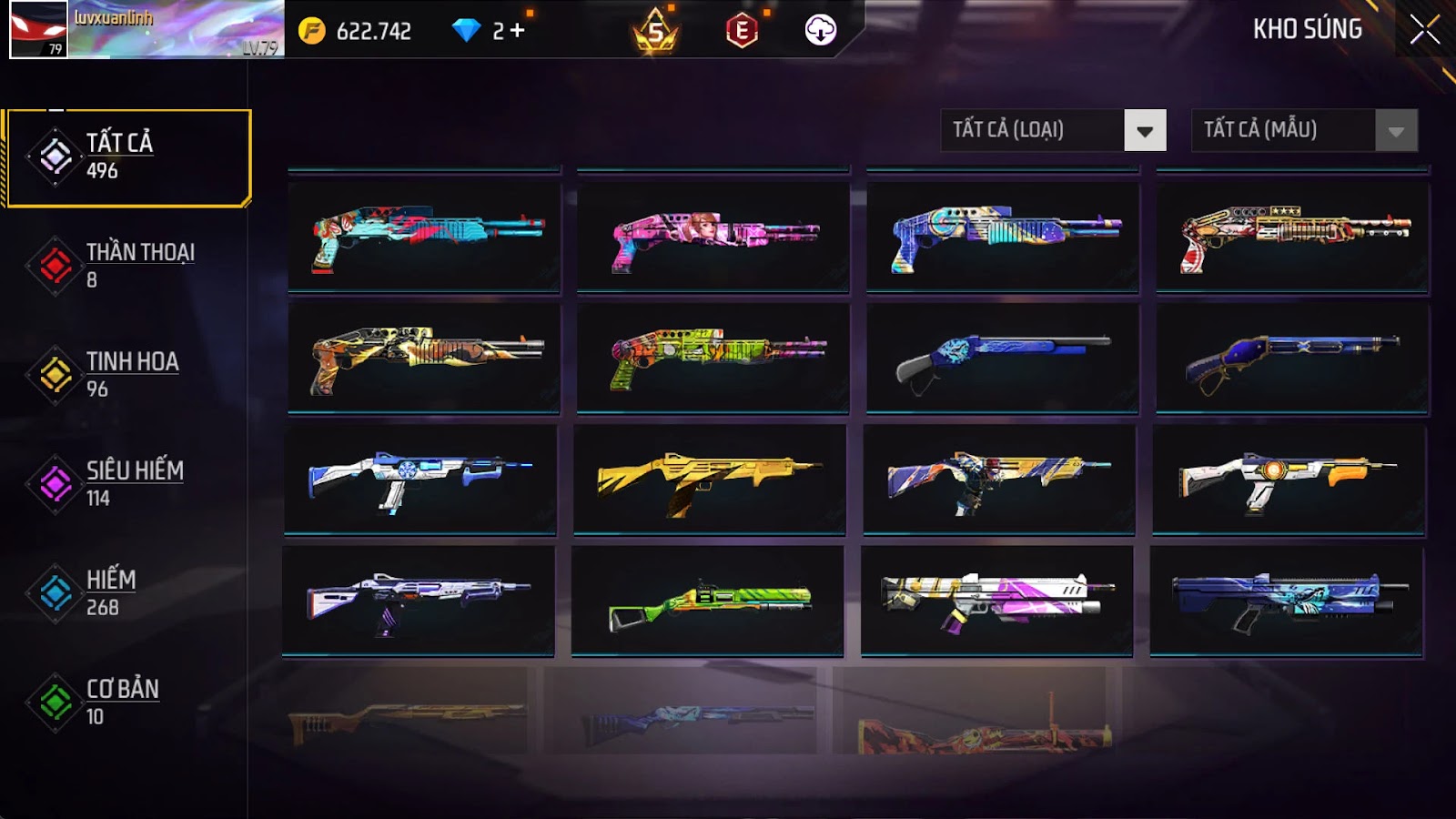The height and width of the screenshot is (819, 1456).
Task: Filter by the Cơ Bản tab
Action: (x=128, y=703)
